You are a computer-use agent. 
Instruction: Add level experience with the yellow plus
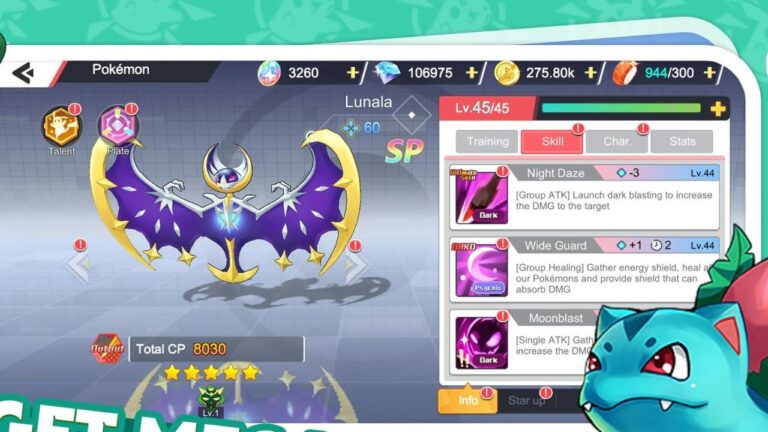click(x=717, y=109)
